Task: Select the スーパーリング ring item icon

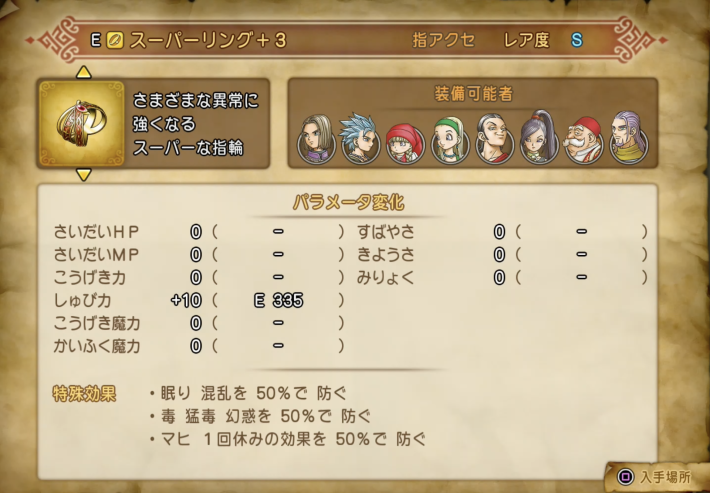Action: pyautogui.click(x=82, y=123)
